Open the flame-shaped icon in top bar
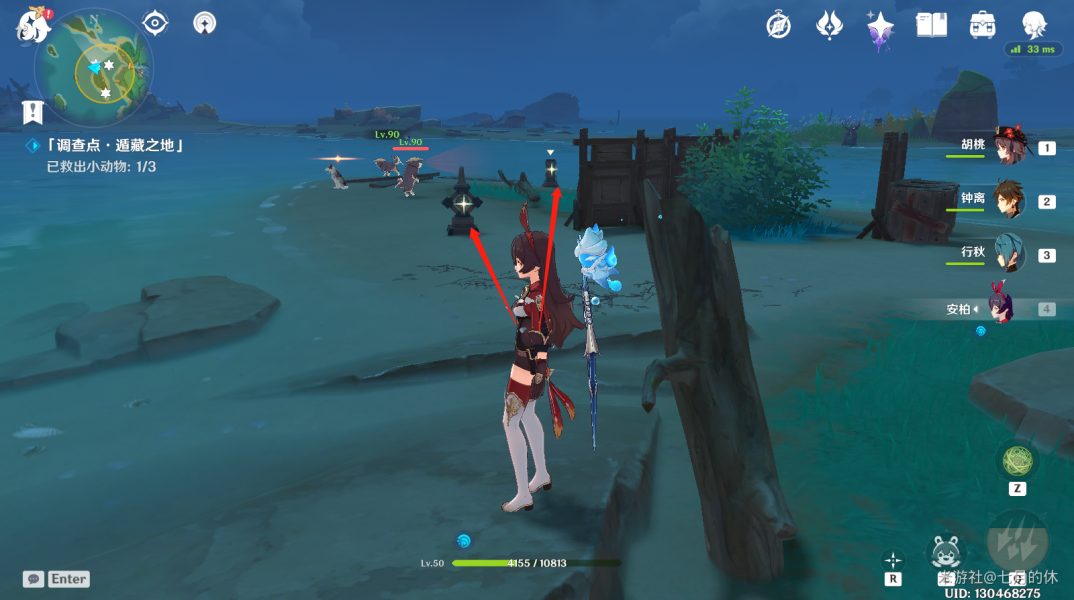The image size is (1074, 600). pyautogui.click(x=829, y=25)
